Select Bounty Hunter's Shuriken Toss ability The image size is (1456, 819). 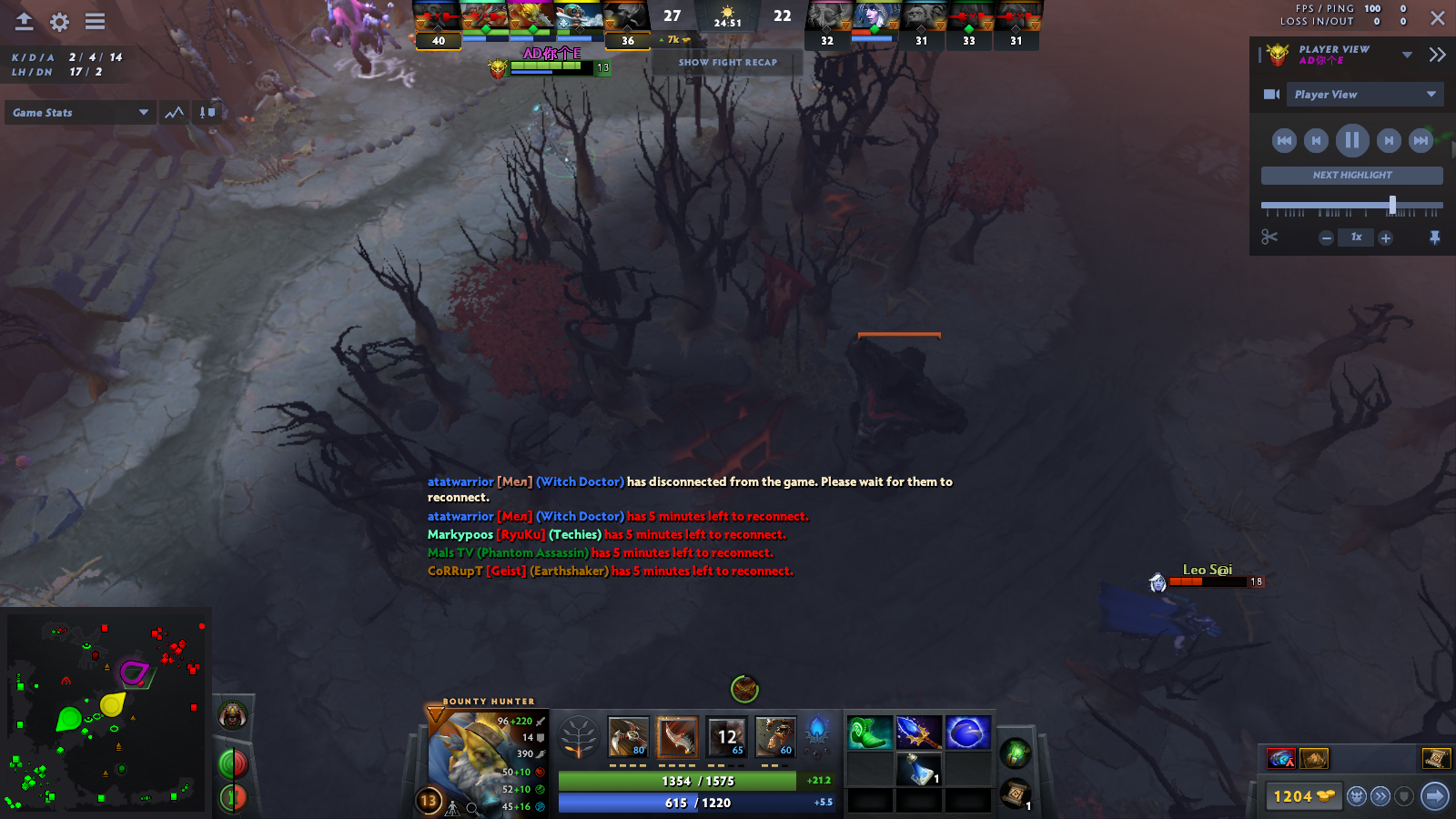coord(627,737)
